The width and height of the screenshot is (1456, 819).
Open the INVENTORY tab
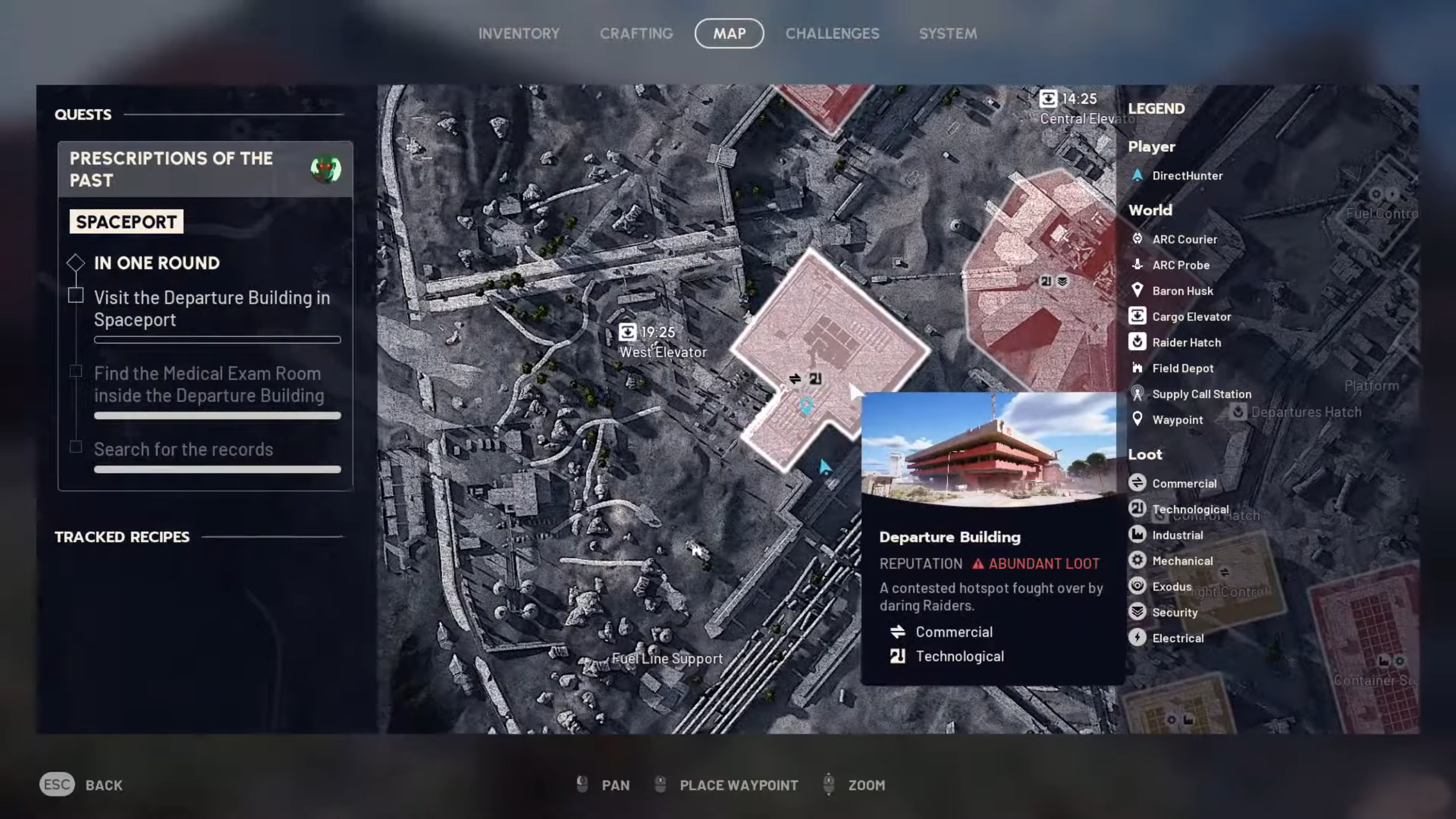pos(519,33)
